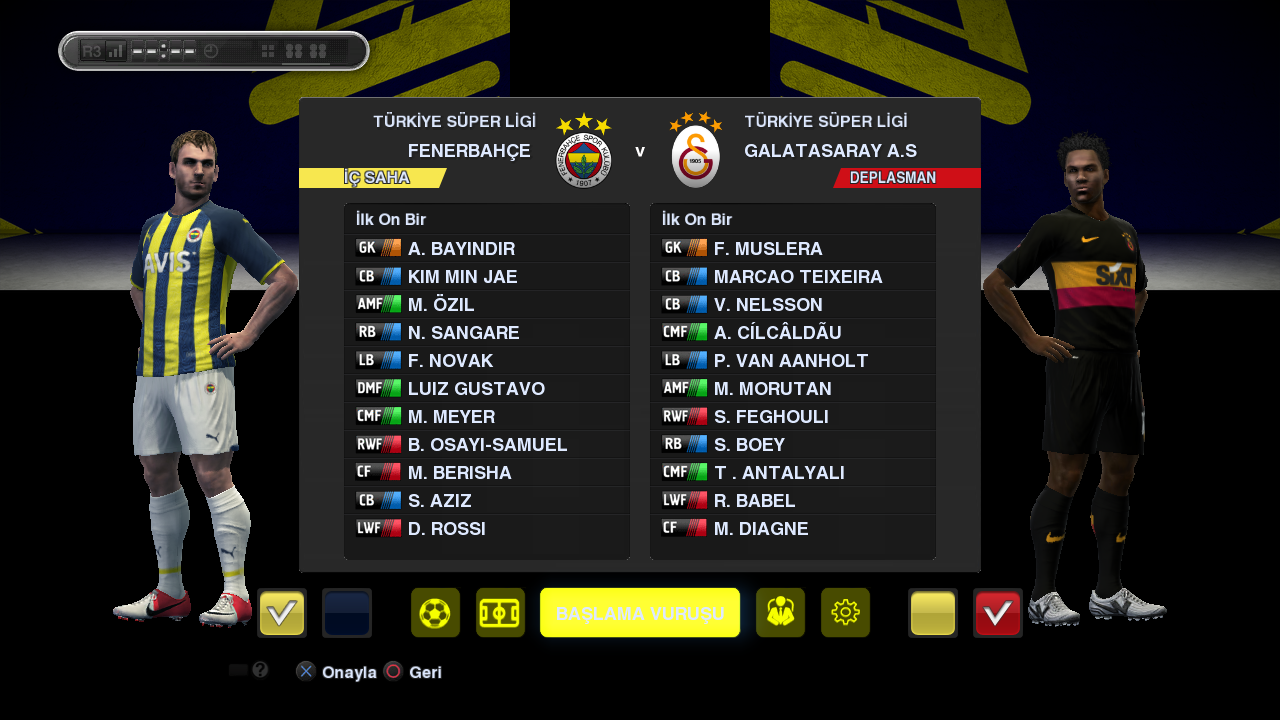The image size is (1280, 720).
Task: Open the players lineup icon
Action: tap(780, 613)
